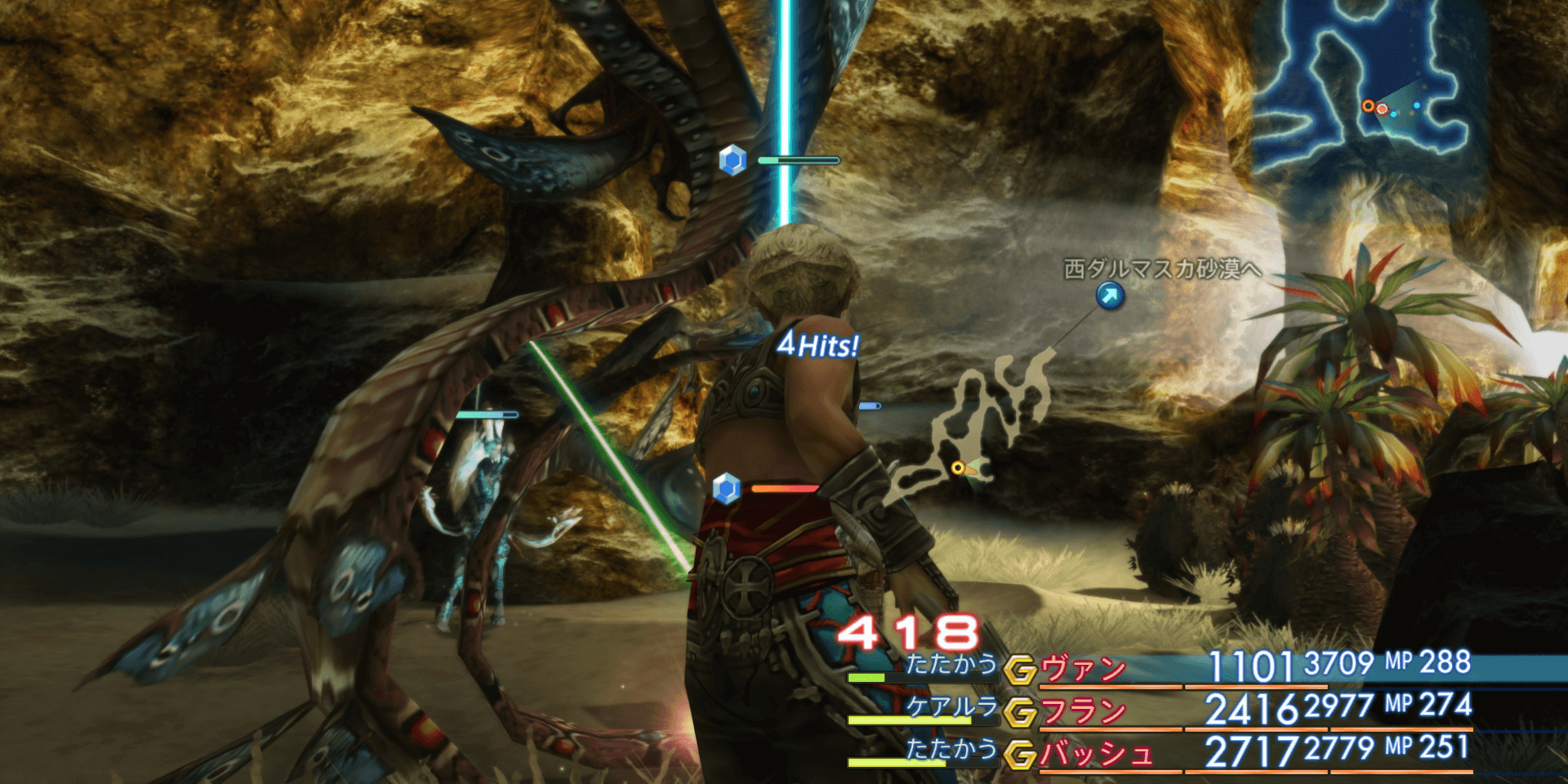Select party member フラン

point(1083,712)
